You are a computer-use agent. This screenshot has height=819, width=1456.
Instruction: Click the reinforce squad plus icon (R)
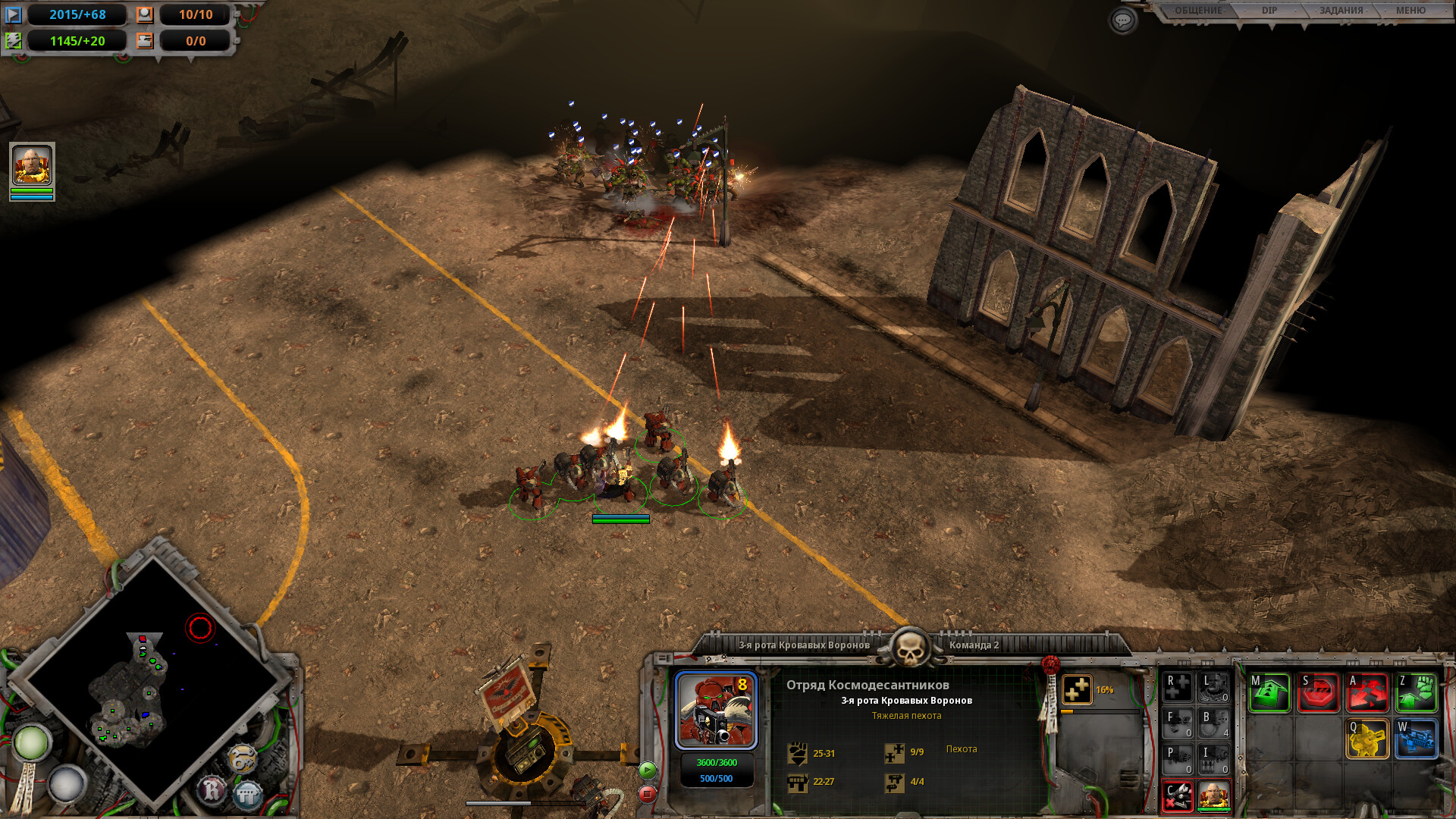click(x=1178, y=687)
